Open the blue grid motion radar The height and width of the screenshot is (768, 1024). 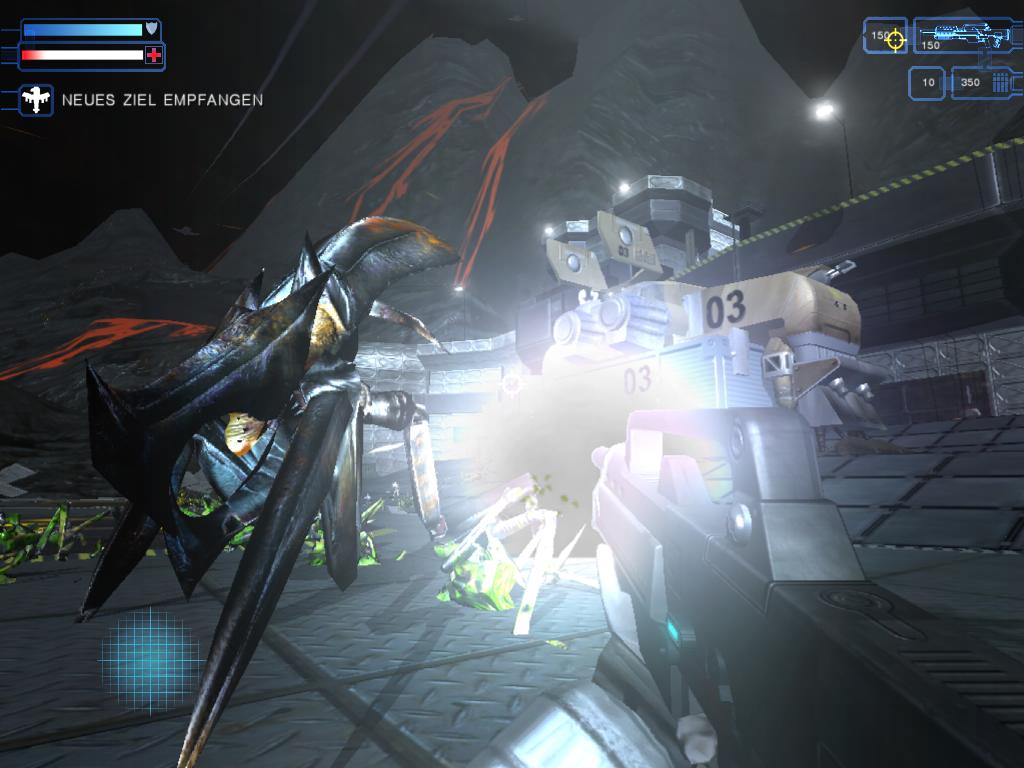150,661
